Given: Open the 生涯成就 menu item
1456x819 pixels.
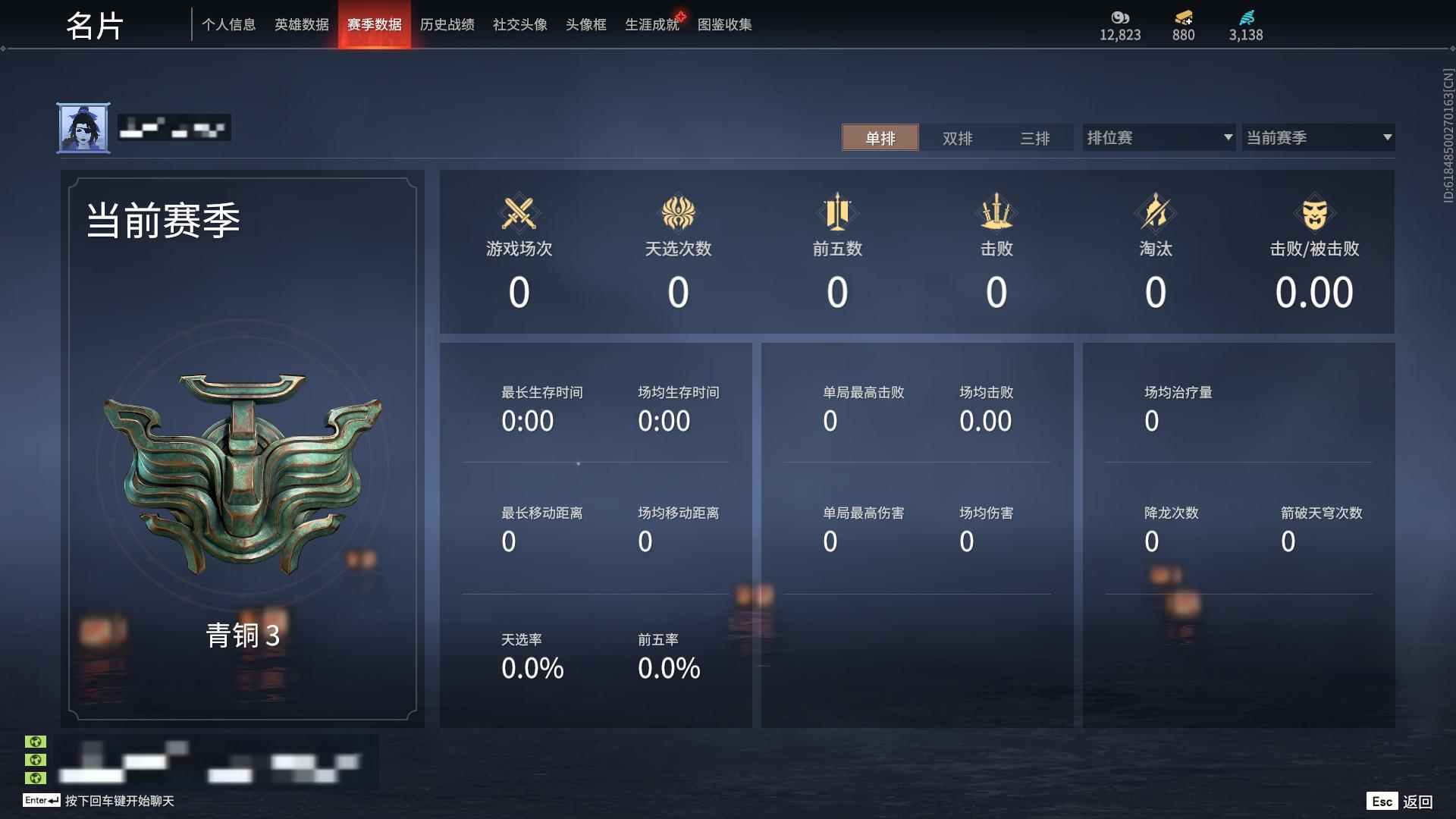Looking at the screenshot, I should (x=651, y=24).
